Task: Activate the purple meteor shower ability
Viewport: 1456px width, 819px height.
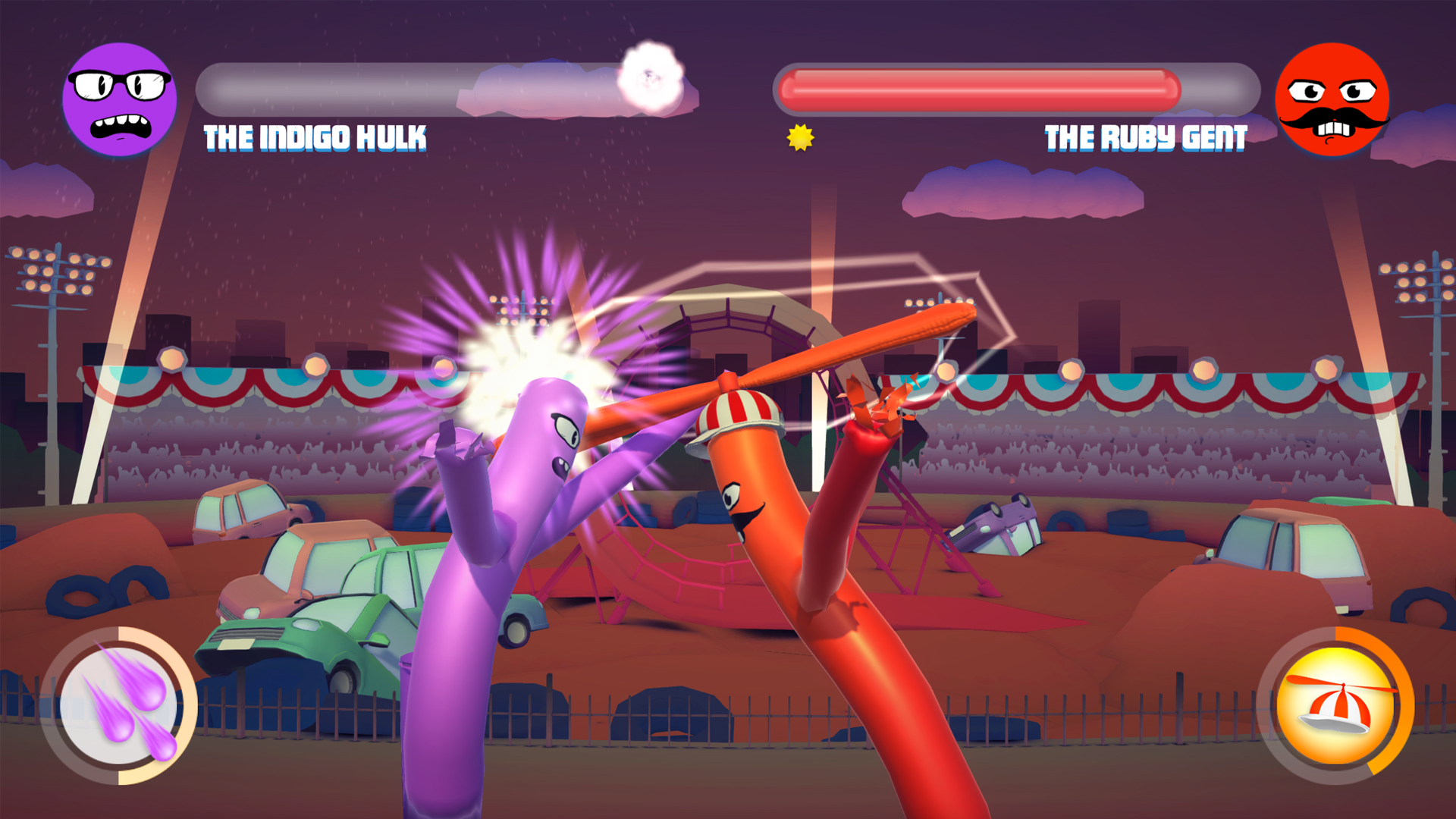Action: coord(119,705)
